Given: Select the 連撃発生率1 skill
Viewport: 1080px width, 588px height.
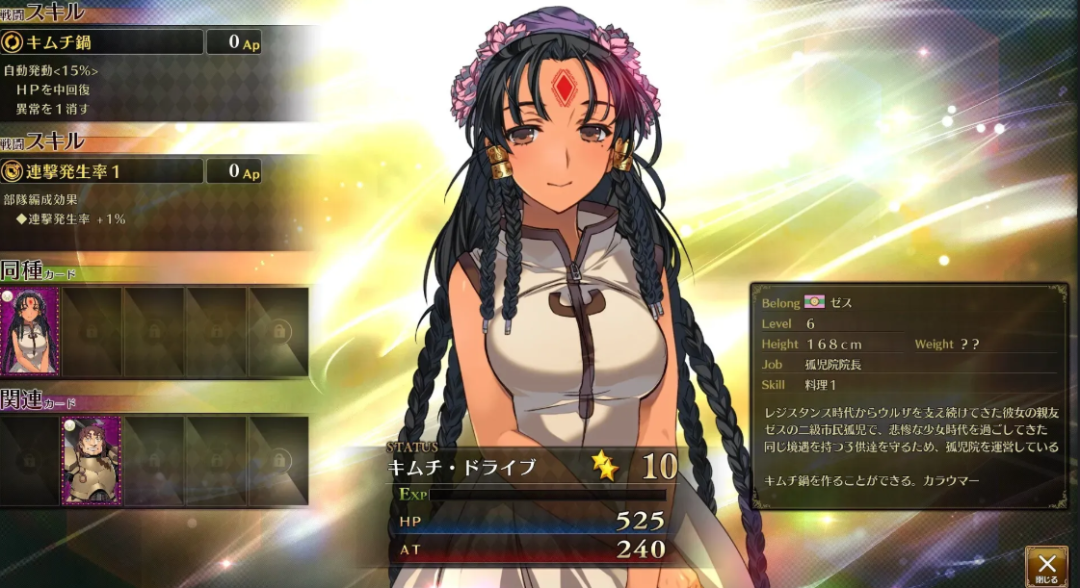Looking at the screenshot, I should coord(102,171).
